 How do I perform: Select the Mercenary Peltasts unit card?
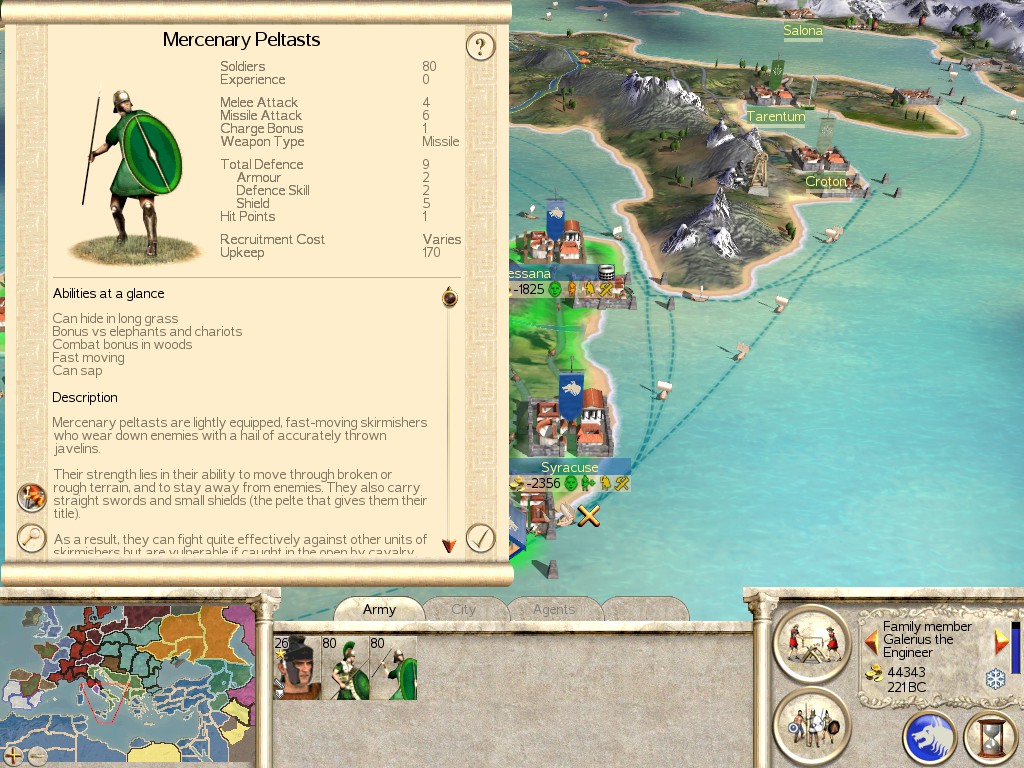click(x=393, y=668)
